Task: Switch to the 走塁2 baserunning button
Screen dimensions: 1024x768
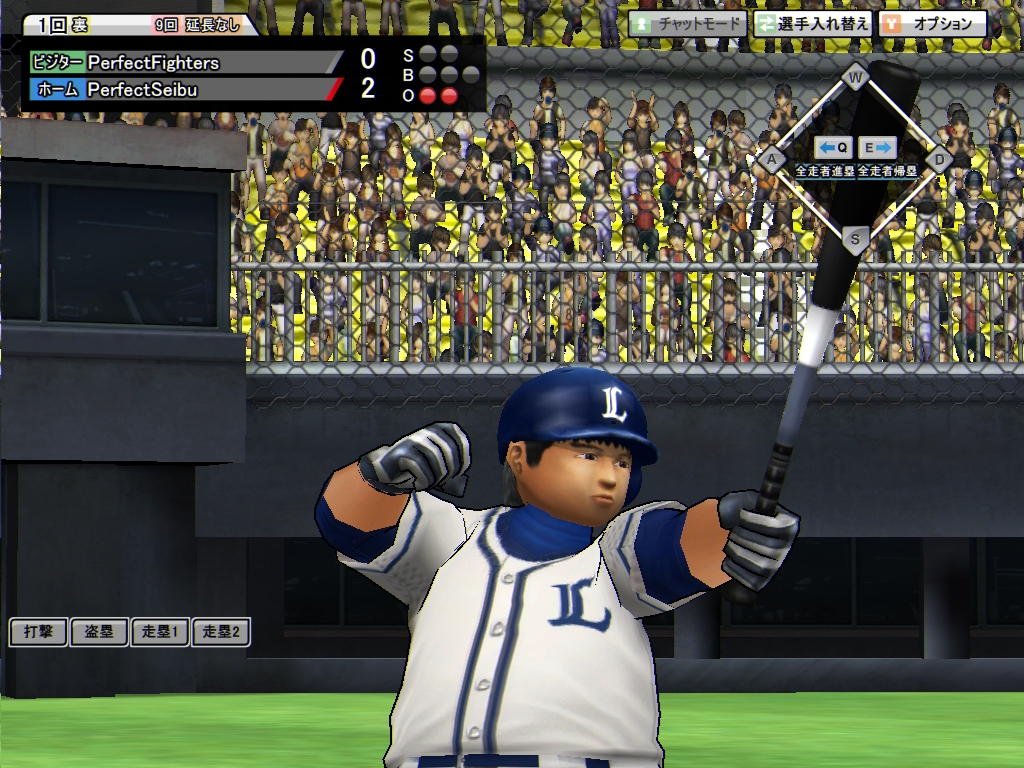Action: [221, 632]
